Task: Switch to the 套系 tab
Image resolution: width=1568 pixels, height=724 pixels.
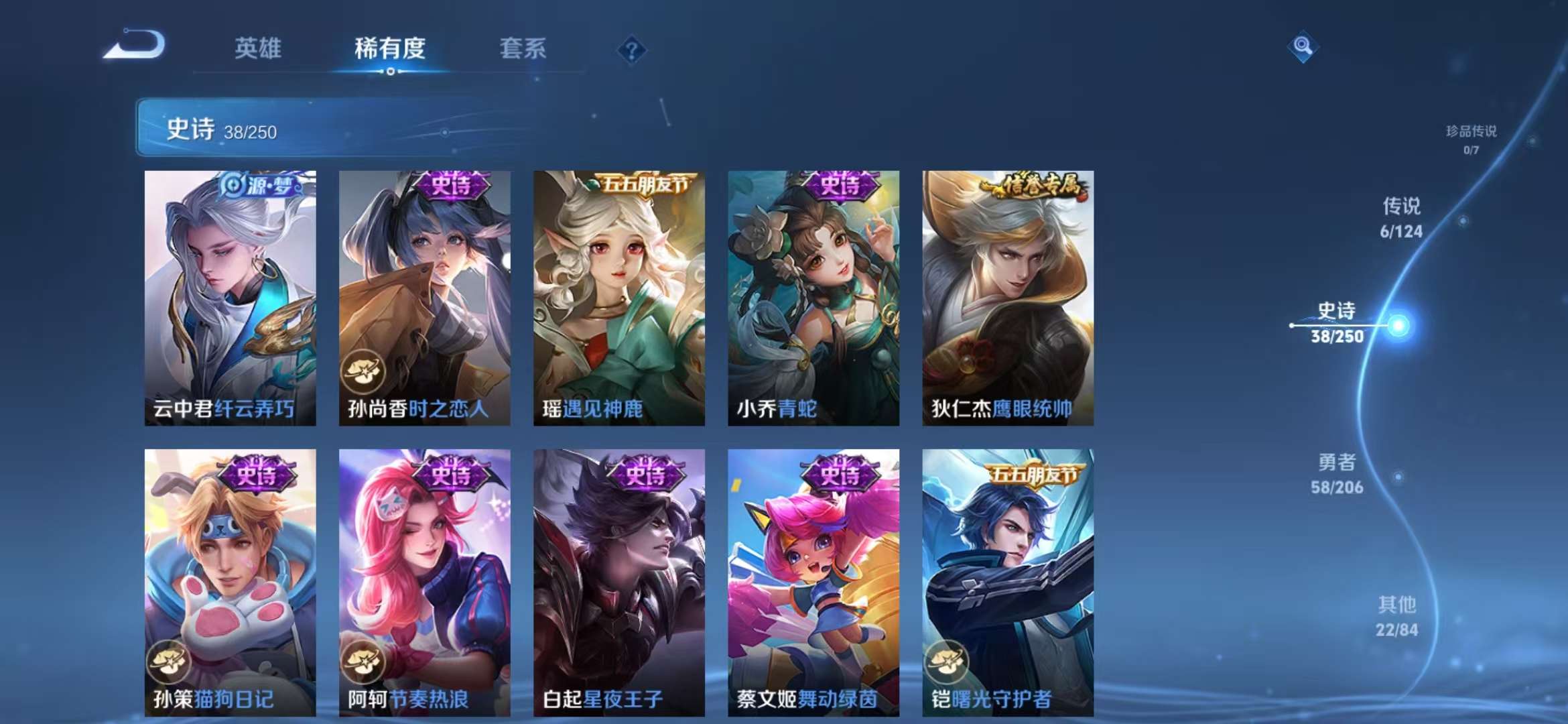Action: 522,49
